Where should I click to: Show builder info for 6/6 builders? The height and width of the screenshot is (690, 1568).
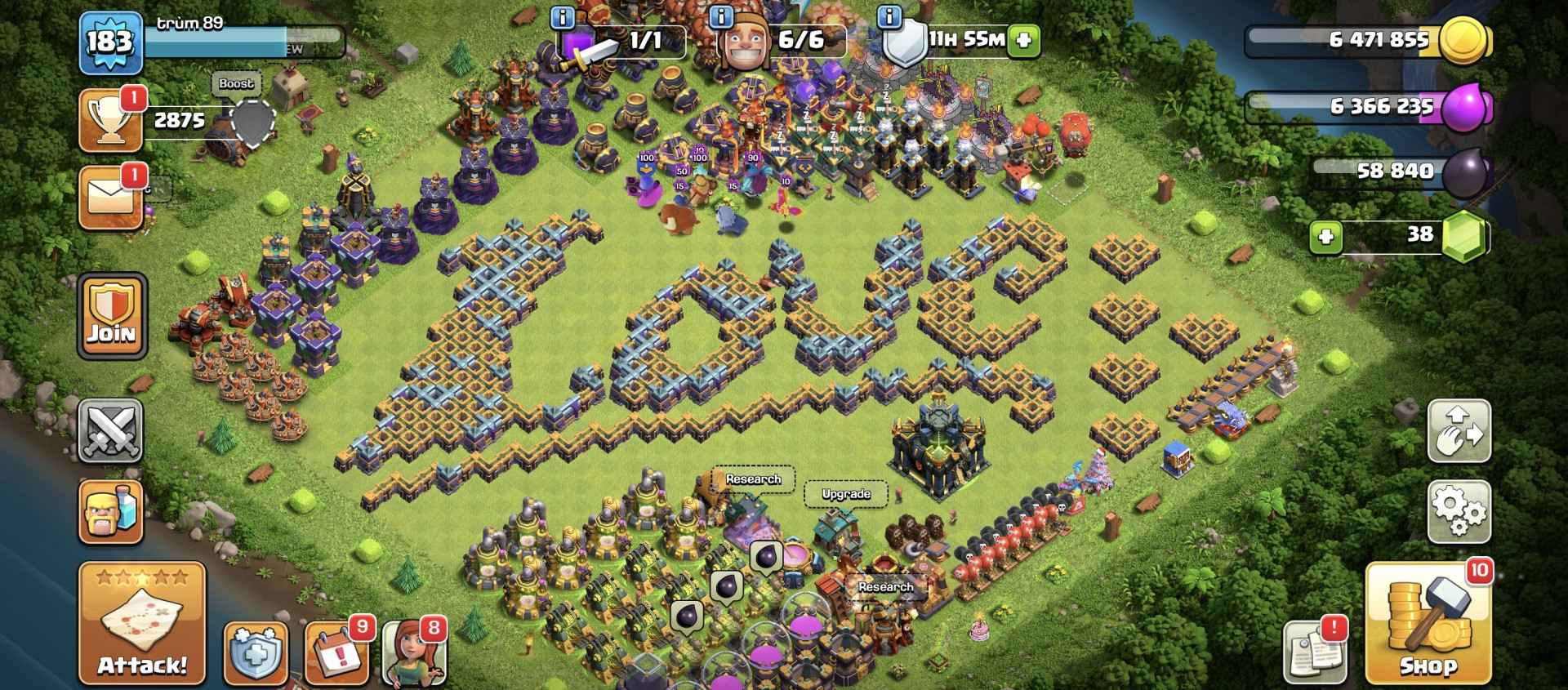tap(720, 16)
